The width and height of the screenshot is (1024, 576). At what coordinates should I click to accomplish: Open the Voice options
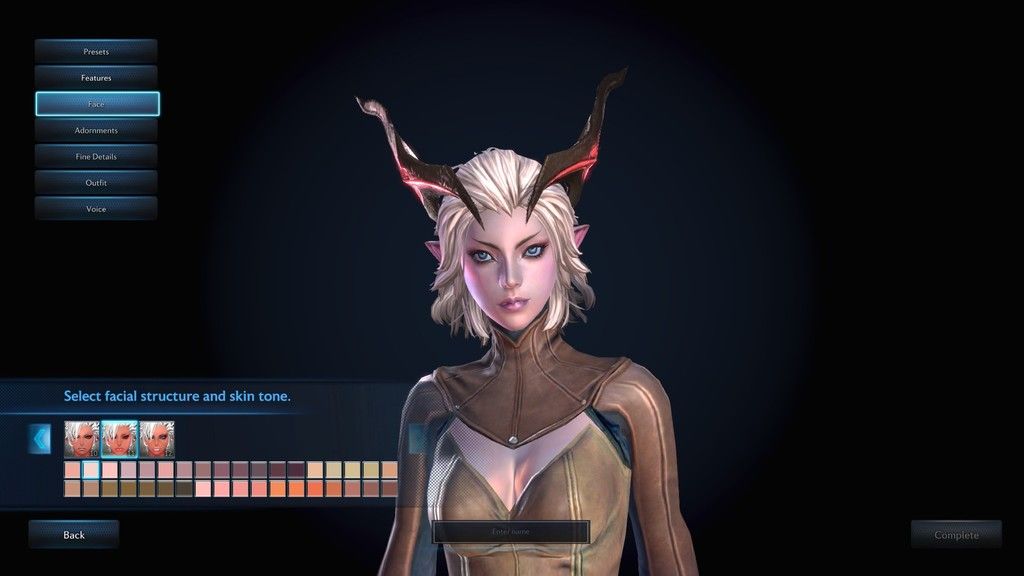point(96,209)
